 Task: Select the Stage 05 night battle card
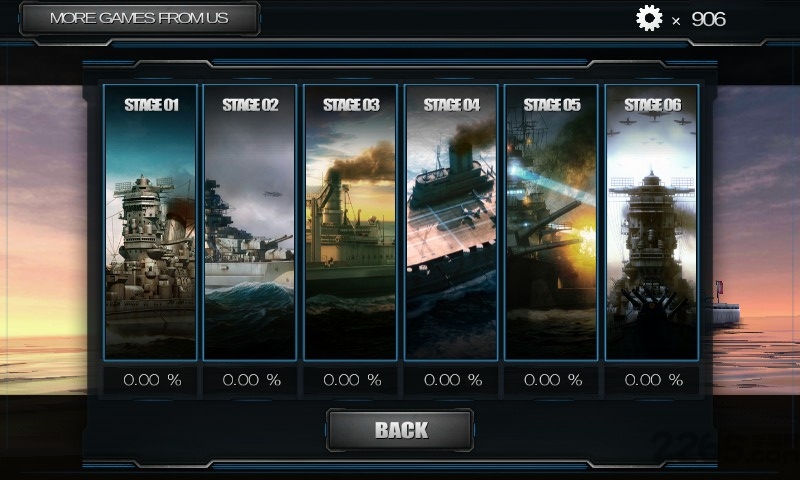click(551, 222)
